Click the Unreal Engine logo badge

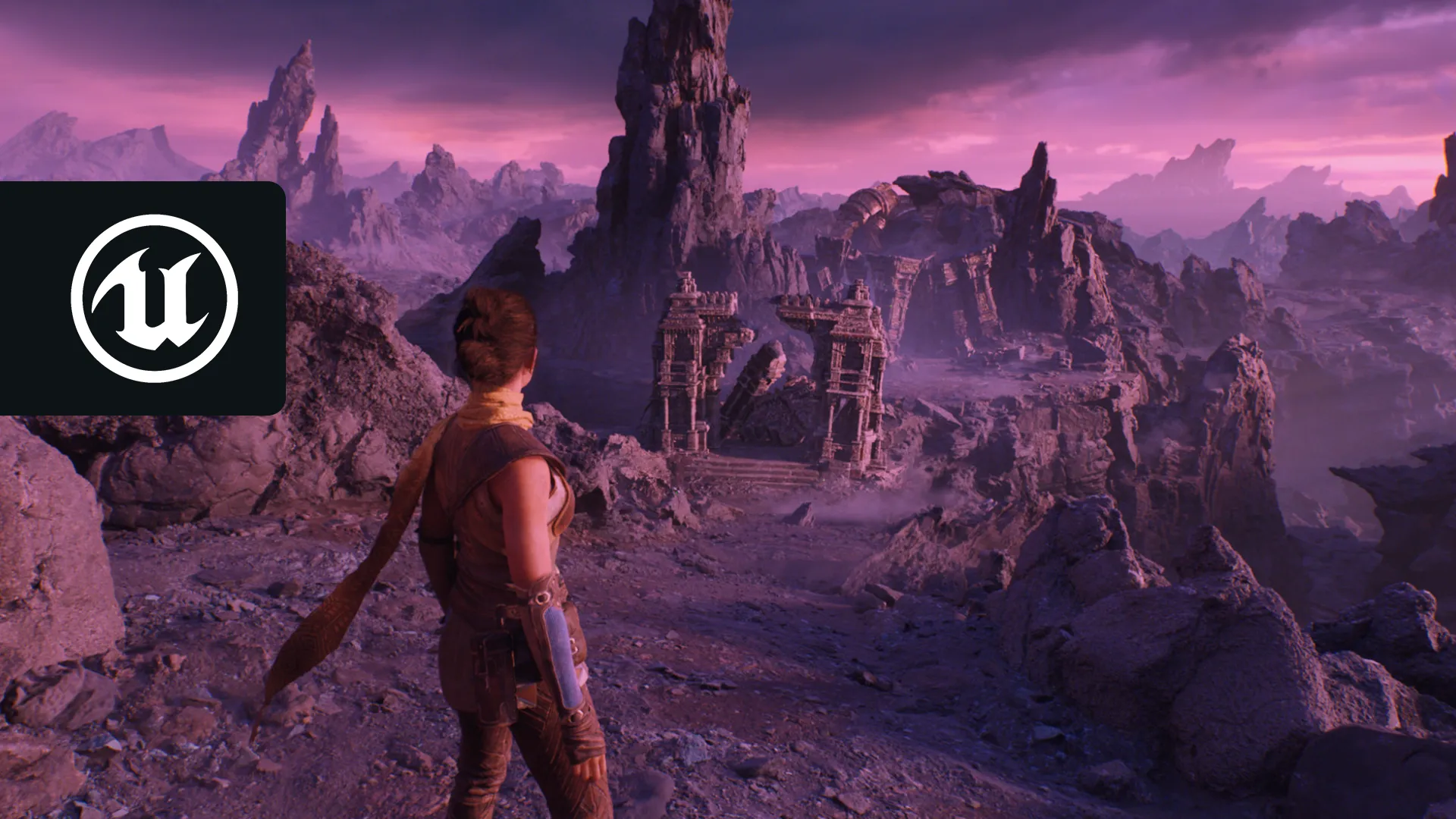154,298
